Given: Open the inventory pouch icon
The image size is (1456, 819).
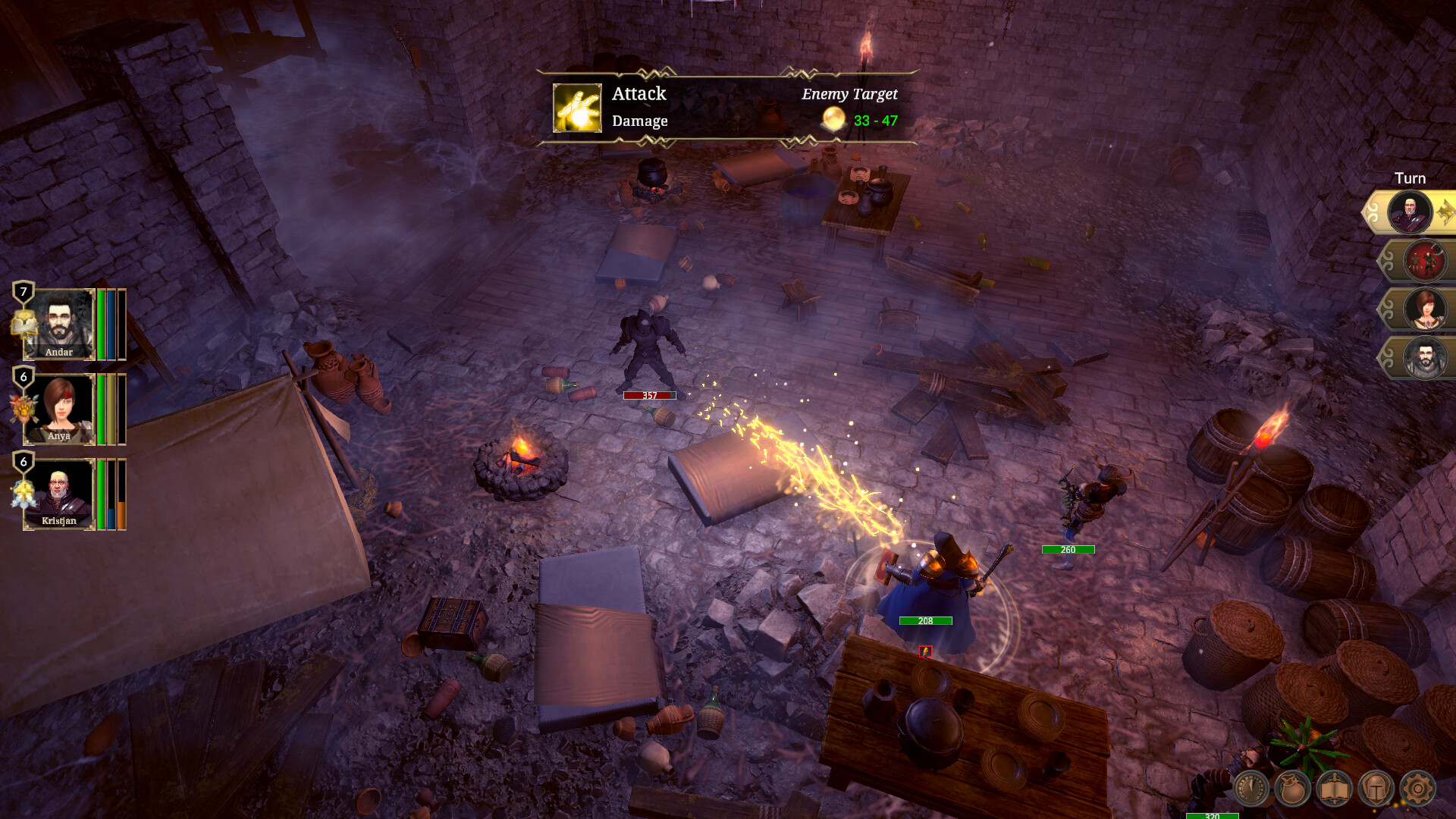Looking at the screenshot, I should [1291, 790].
